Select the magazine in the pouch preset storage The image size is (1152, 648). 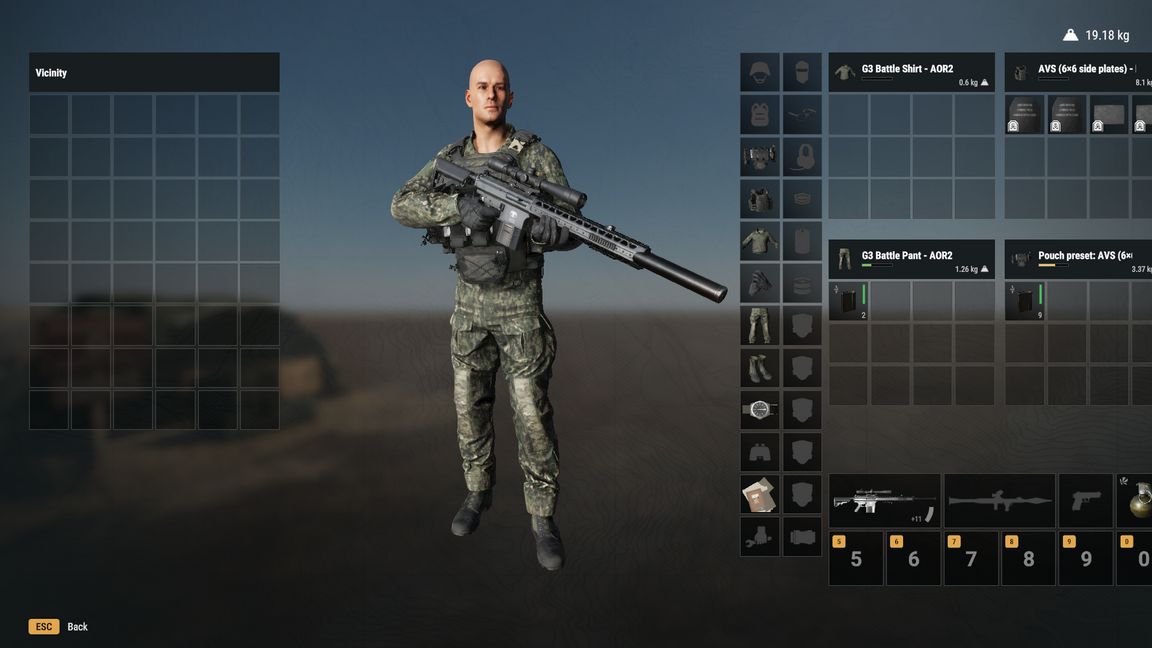1024,301
